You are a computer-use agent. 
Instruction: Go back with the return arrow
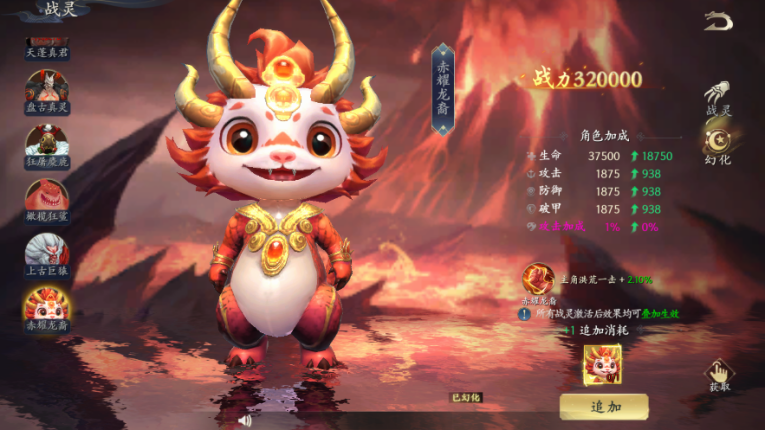[x=717, y=21]
